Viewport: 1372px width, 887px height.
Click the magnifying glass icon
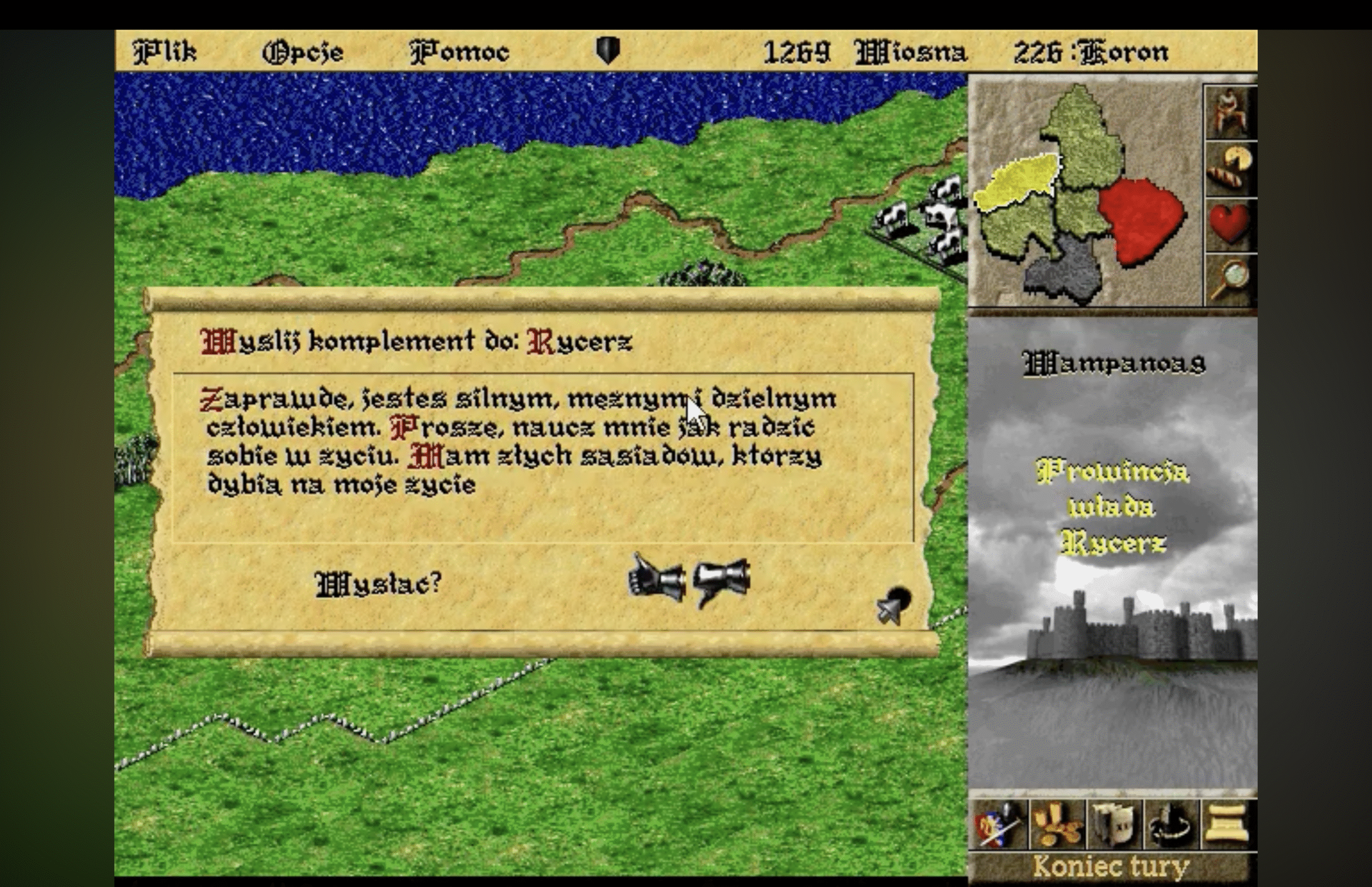coord(1229,280)
